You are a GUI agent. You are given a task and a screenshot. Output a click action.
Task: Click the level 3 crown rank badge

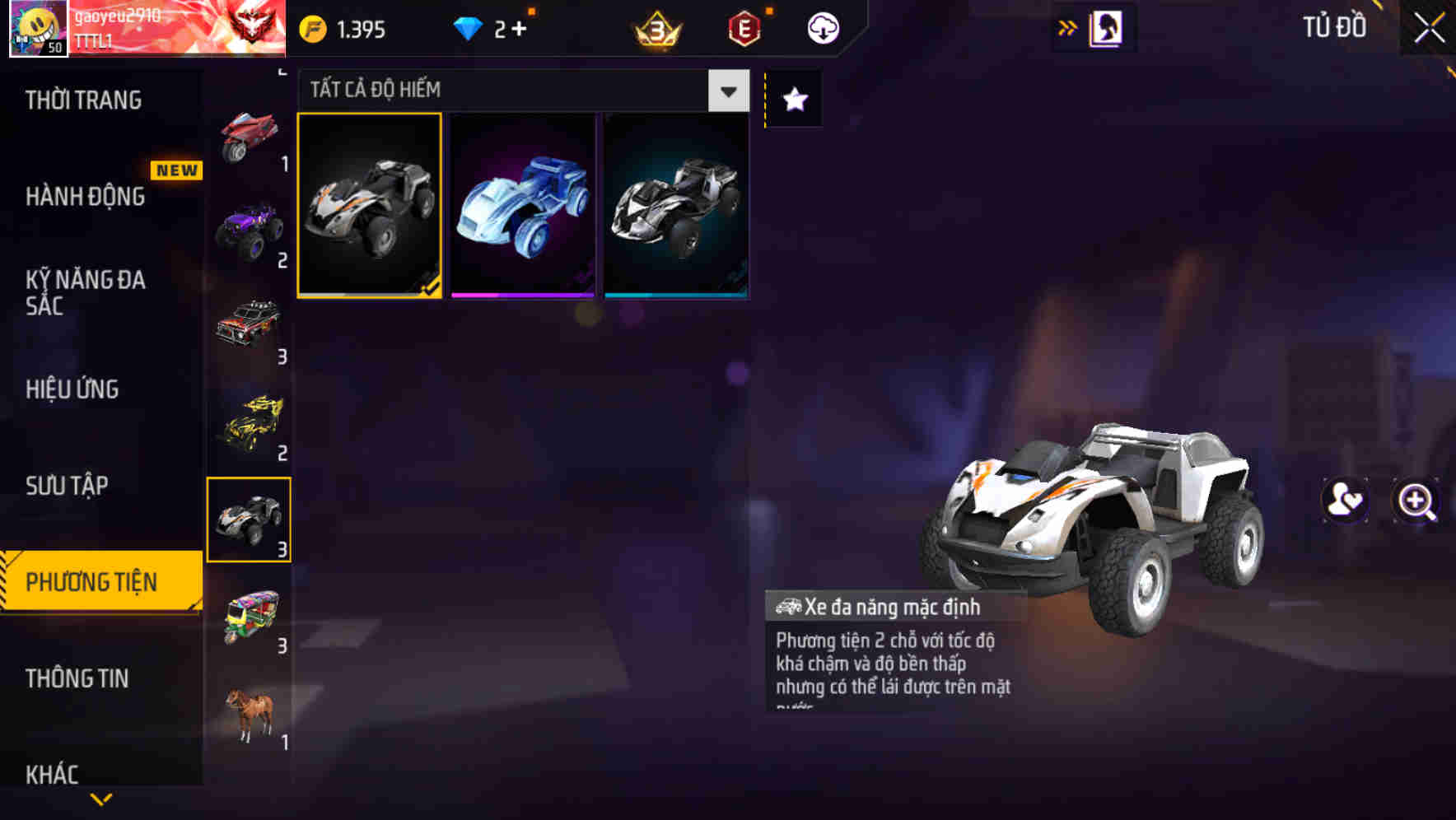(x=655, y=26)
